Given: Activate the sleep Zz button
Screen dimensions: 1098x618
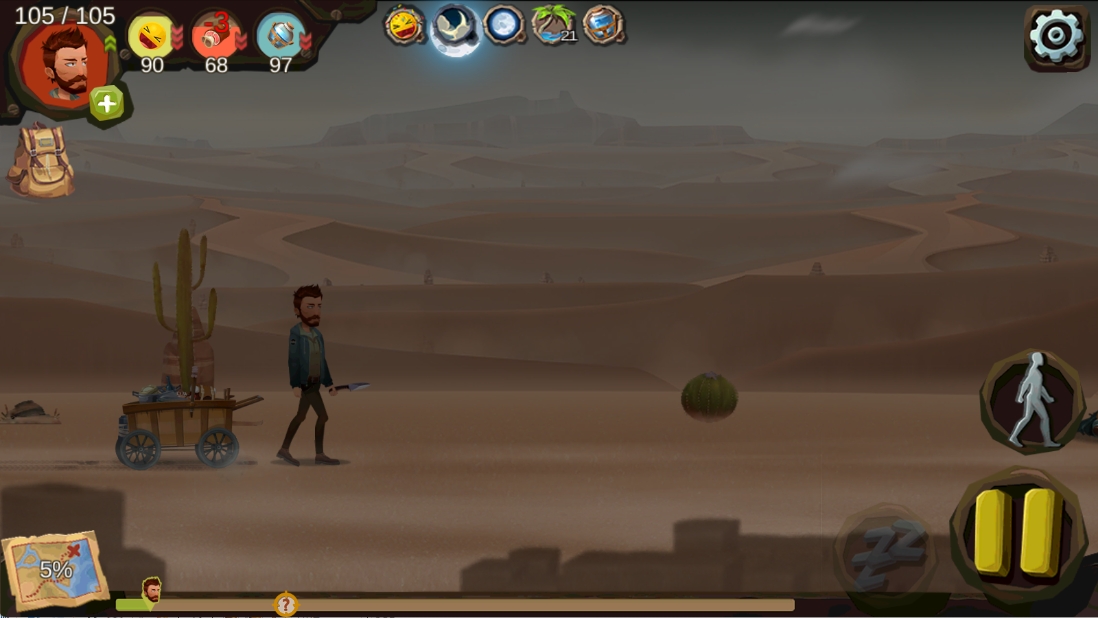Looking at the screenshot, I should point(886,552).
